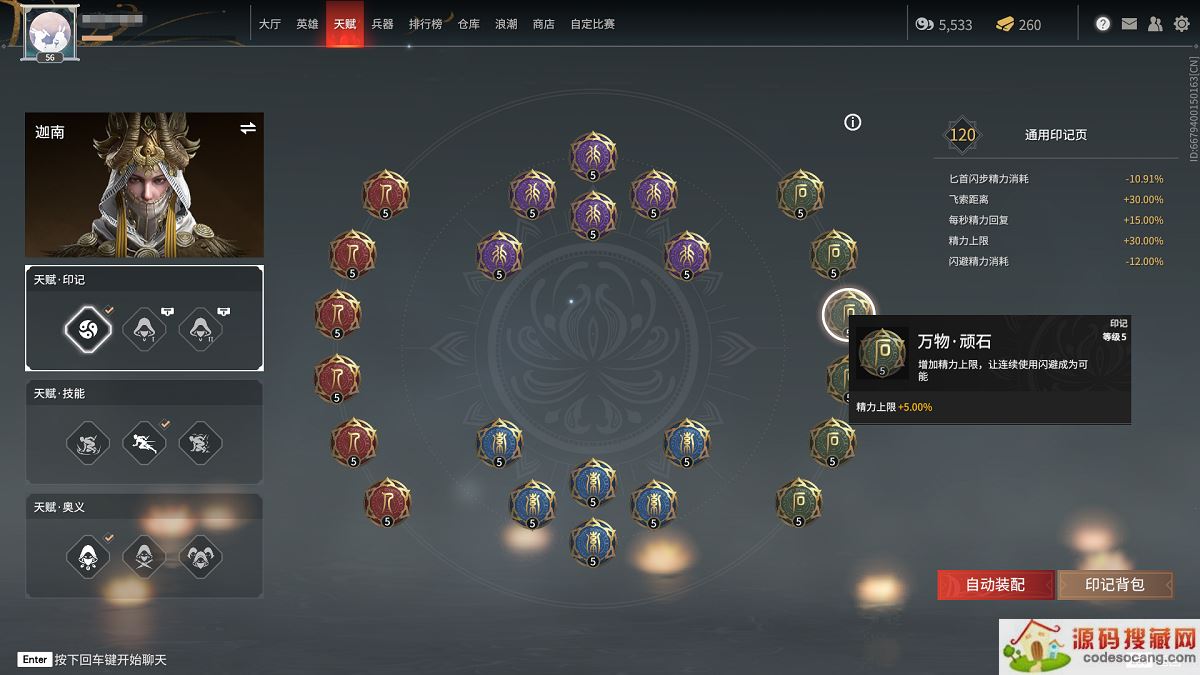Go to the 排行榜 leaderboard tab

point(425,24)
